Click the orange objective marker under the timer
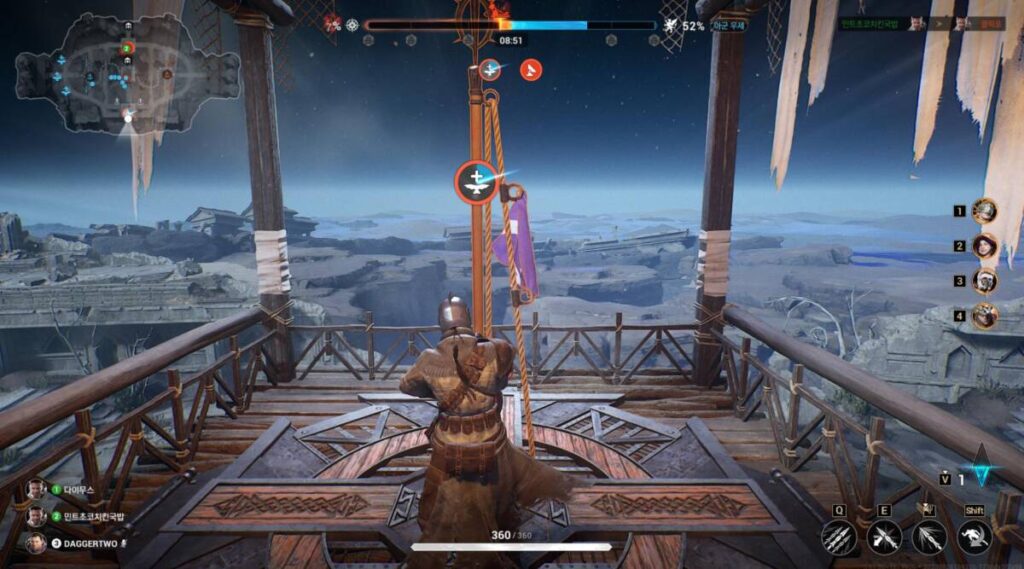 pos(532,69)
